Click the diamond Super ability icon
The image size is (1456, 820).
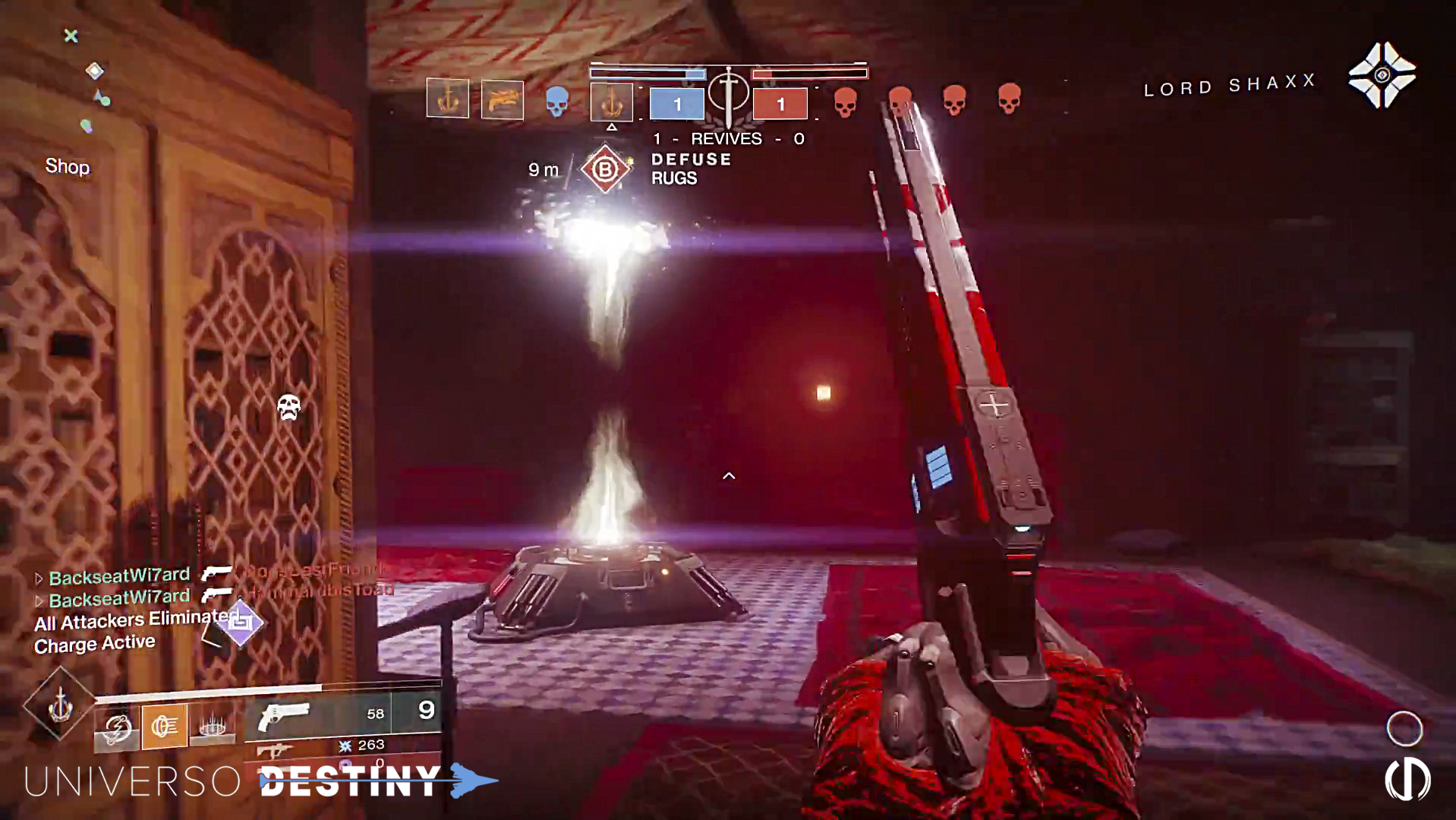[x=59, y=705]
